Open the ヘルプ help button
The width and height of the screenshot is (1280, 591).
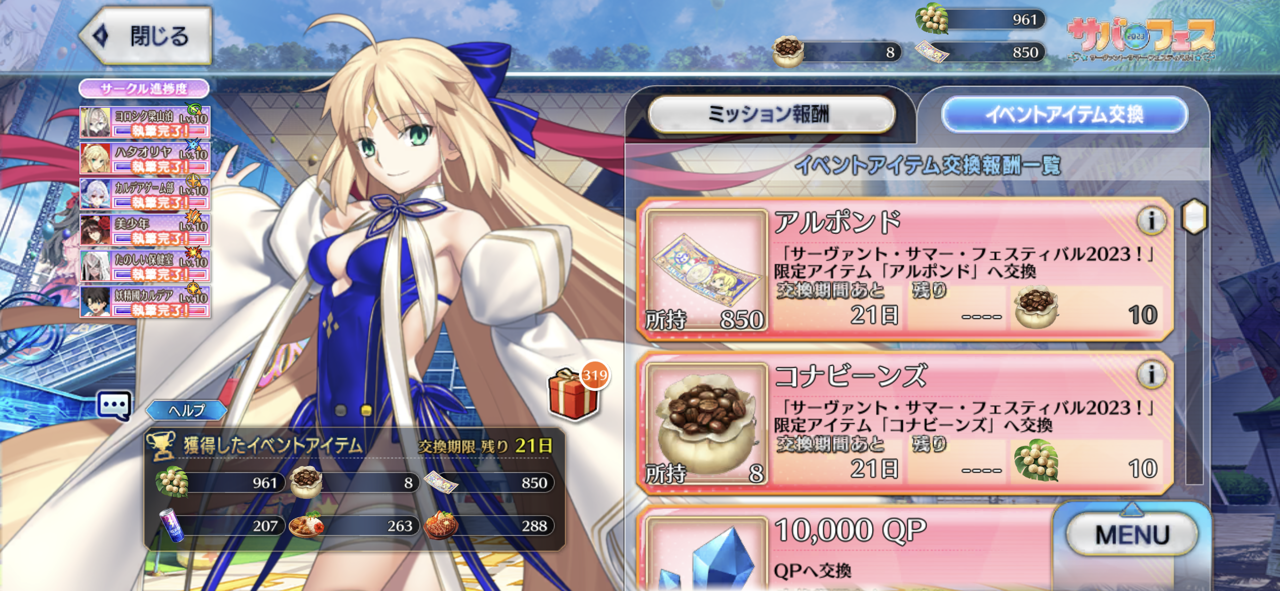[x=186, y=410]
